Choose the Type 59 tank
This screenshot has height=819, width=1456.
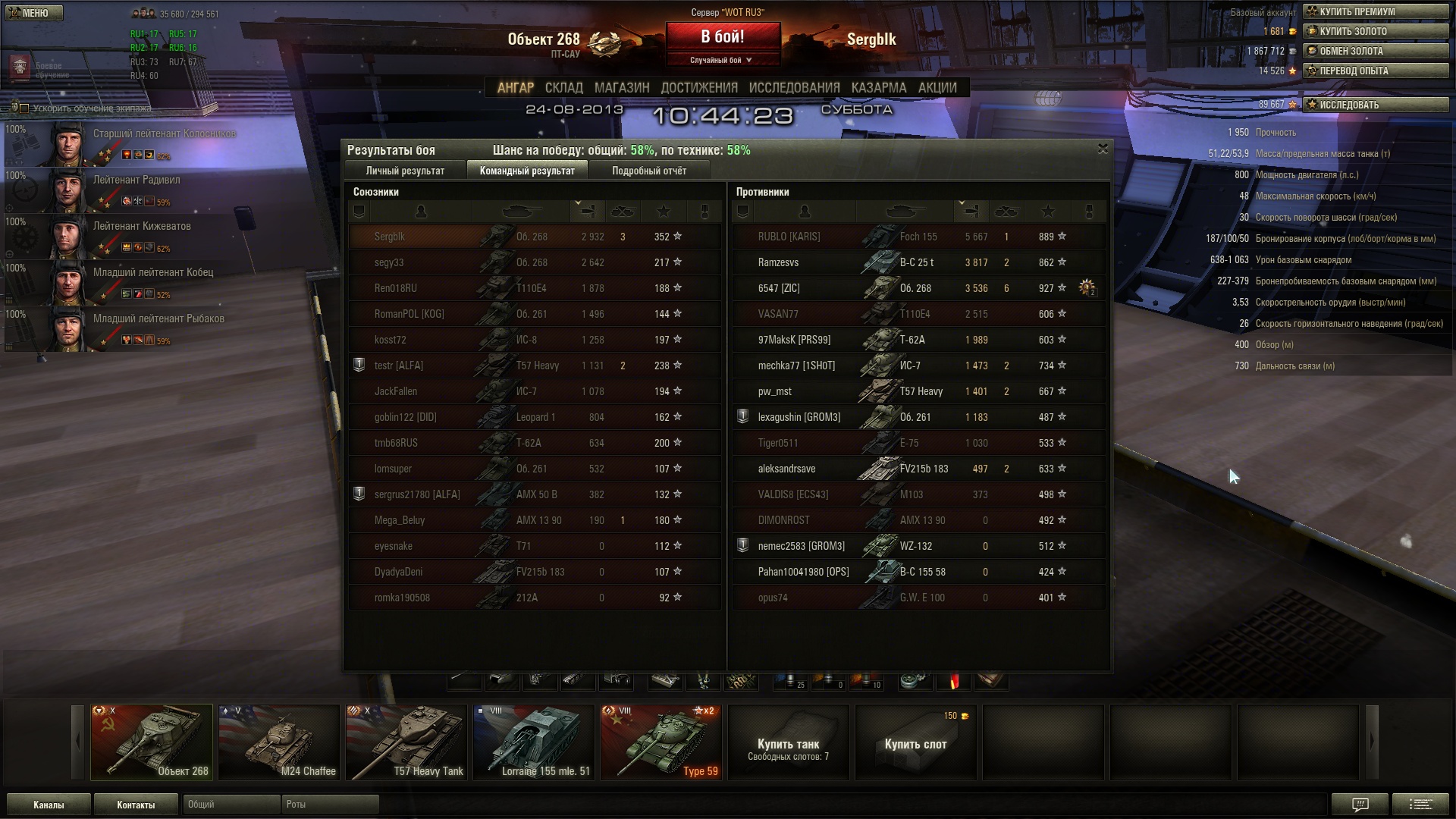(x=661, y=742)
